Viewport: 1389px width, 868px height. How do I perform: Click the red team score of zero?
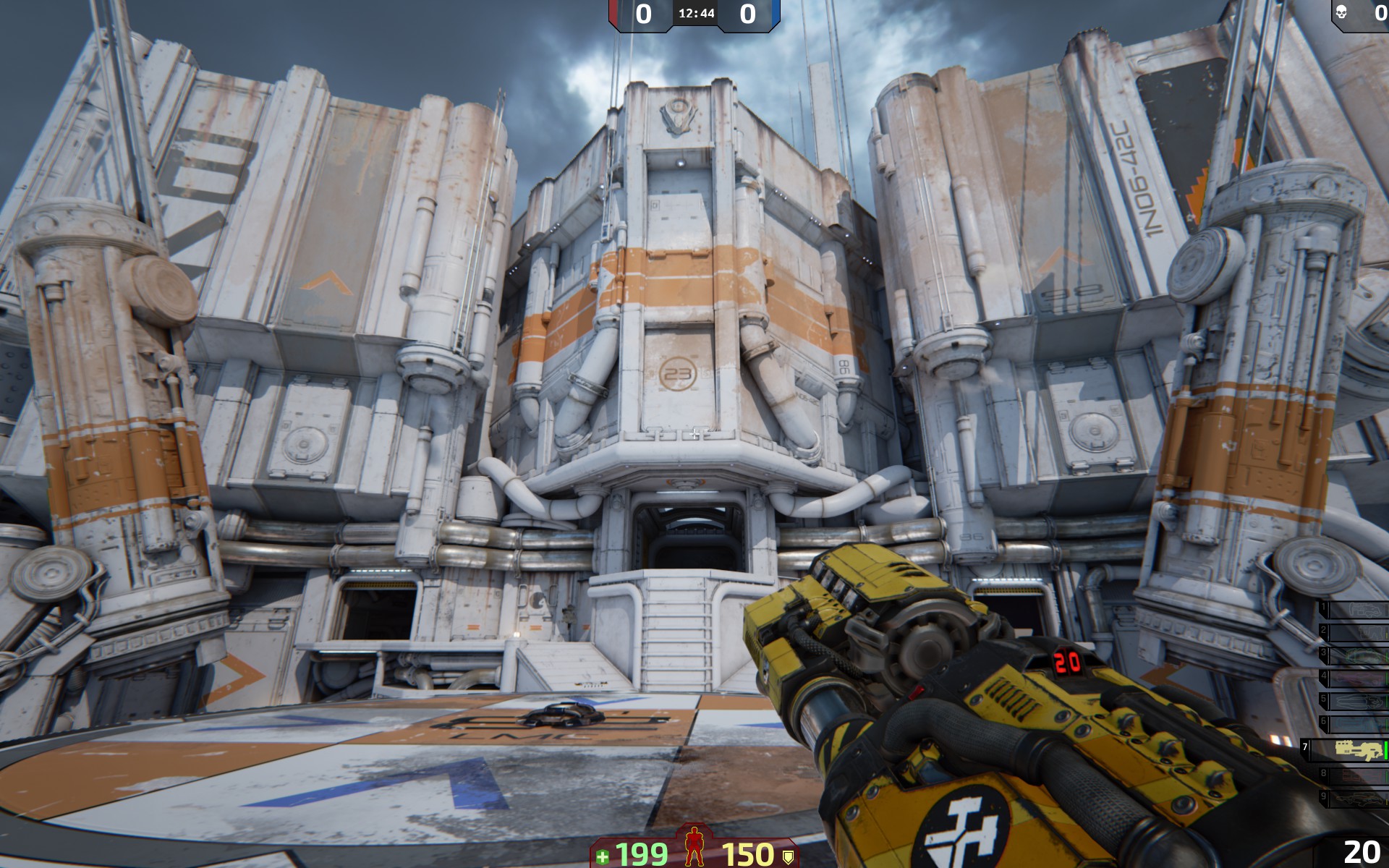[642, 12]
